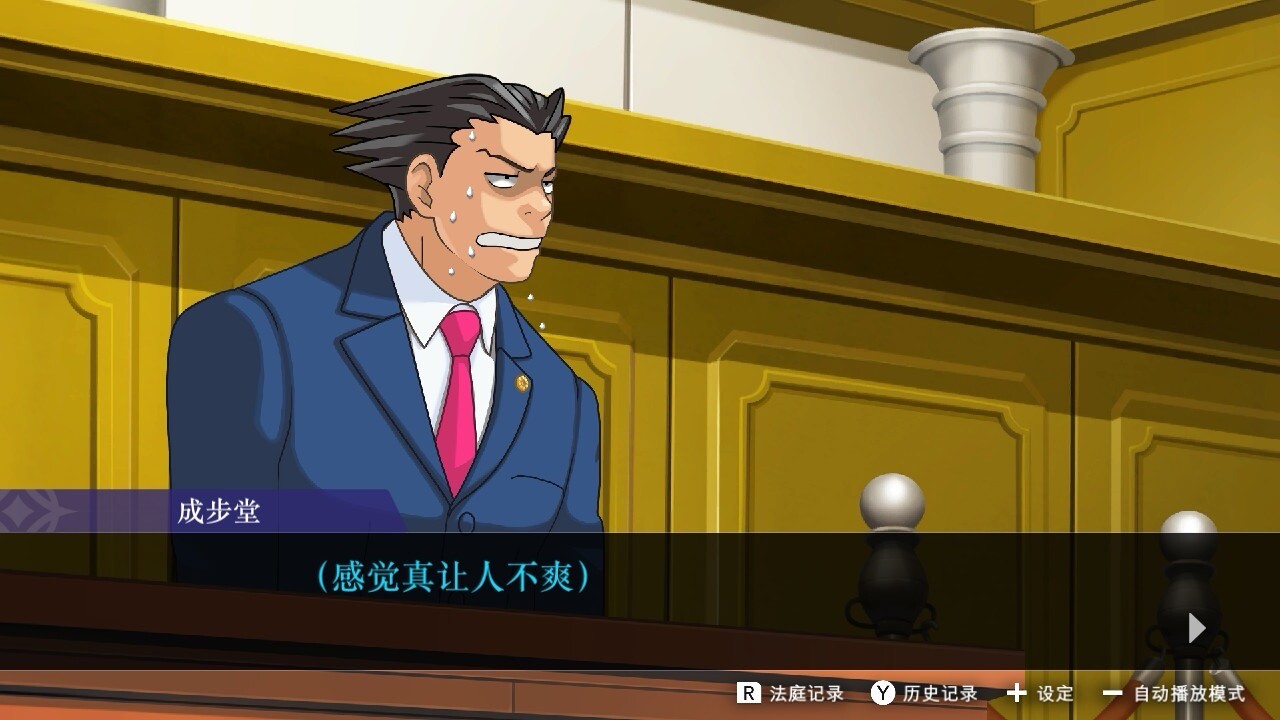Show the 历史记录 dialogue history
The height and width of the screenshot is (720, 1280).
924,693
